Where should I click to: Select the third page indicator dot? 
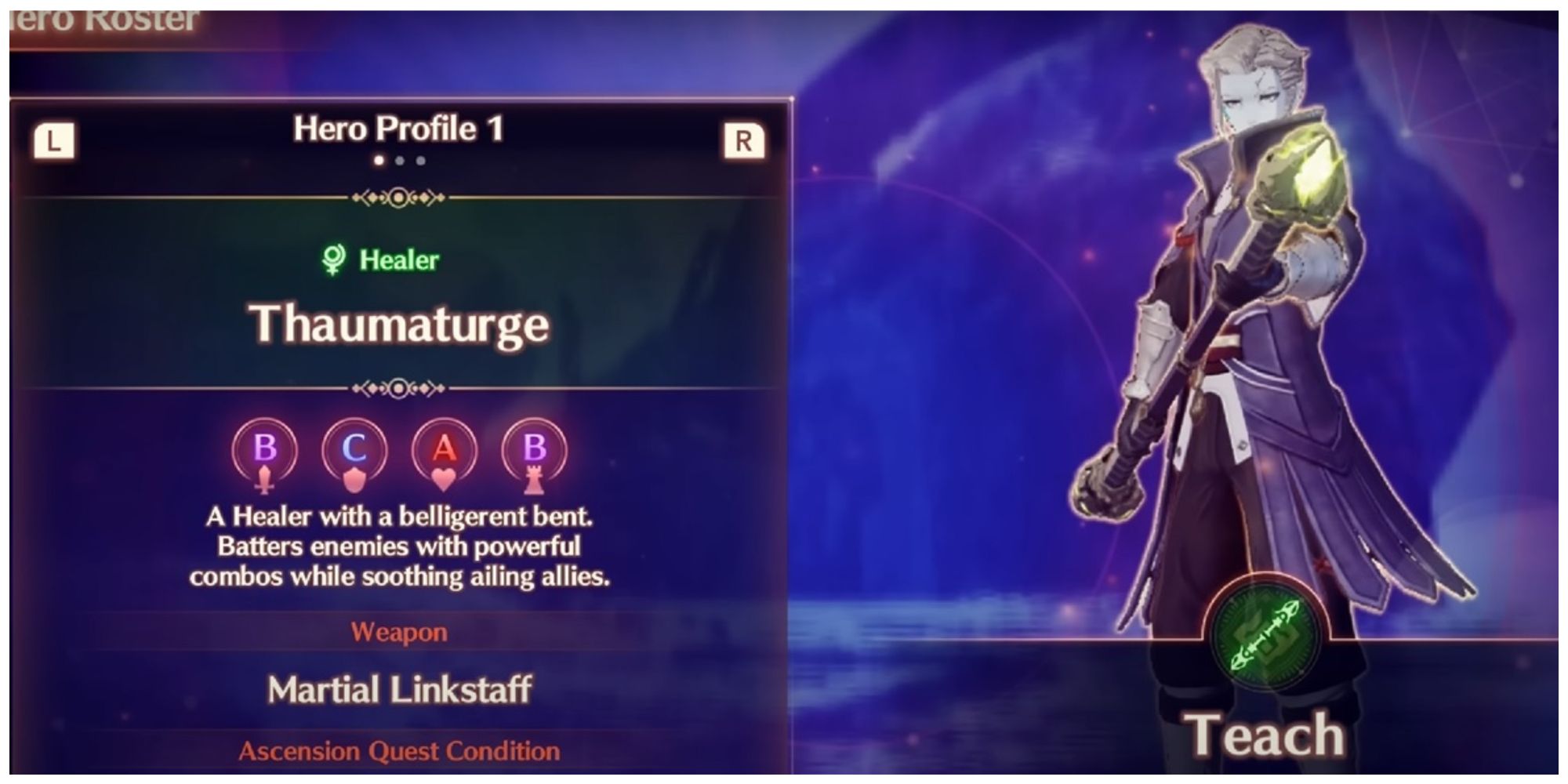click(x=419, y=161)
